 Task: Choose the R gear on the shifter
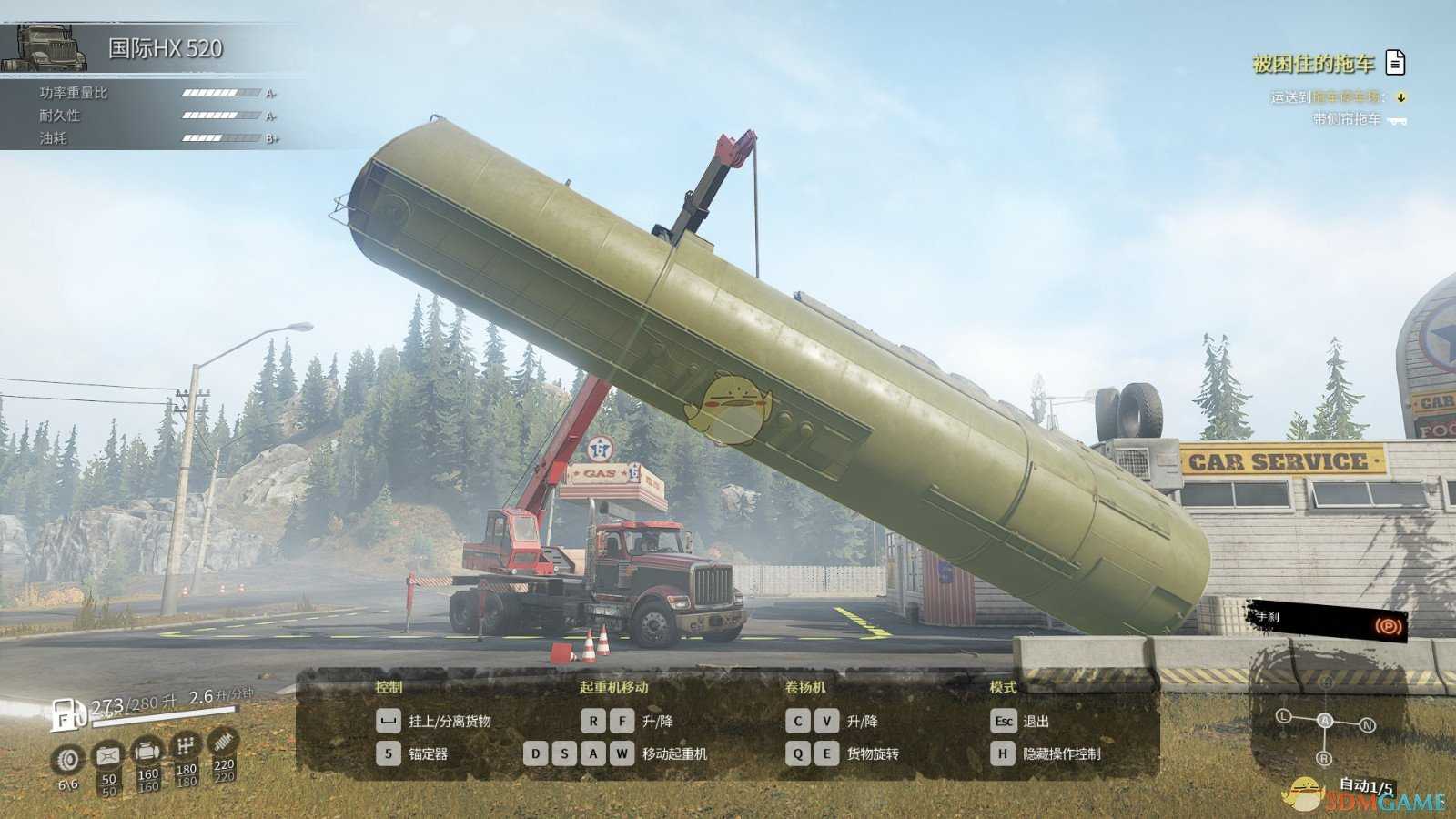coord(1324,758)
